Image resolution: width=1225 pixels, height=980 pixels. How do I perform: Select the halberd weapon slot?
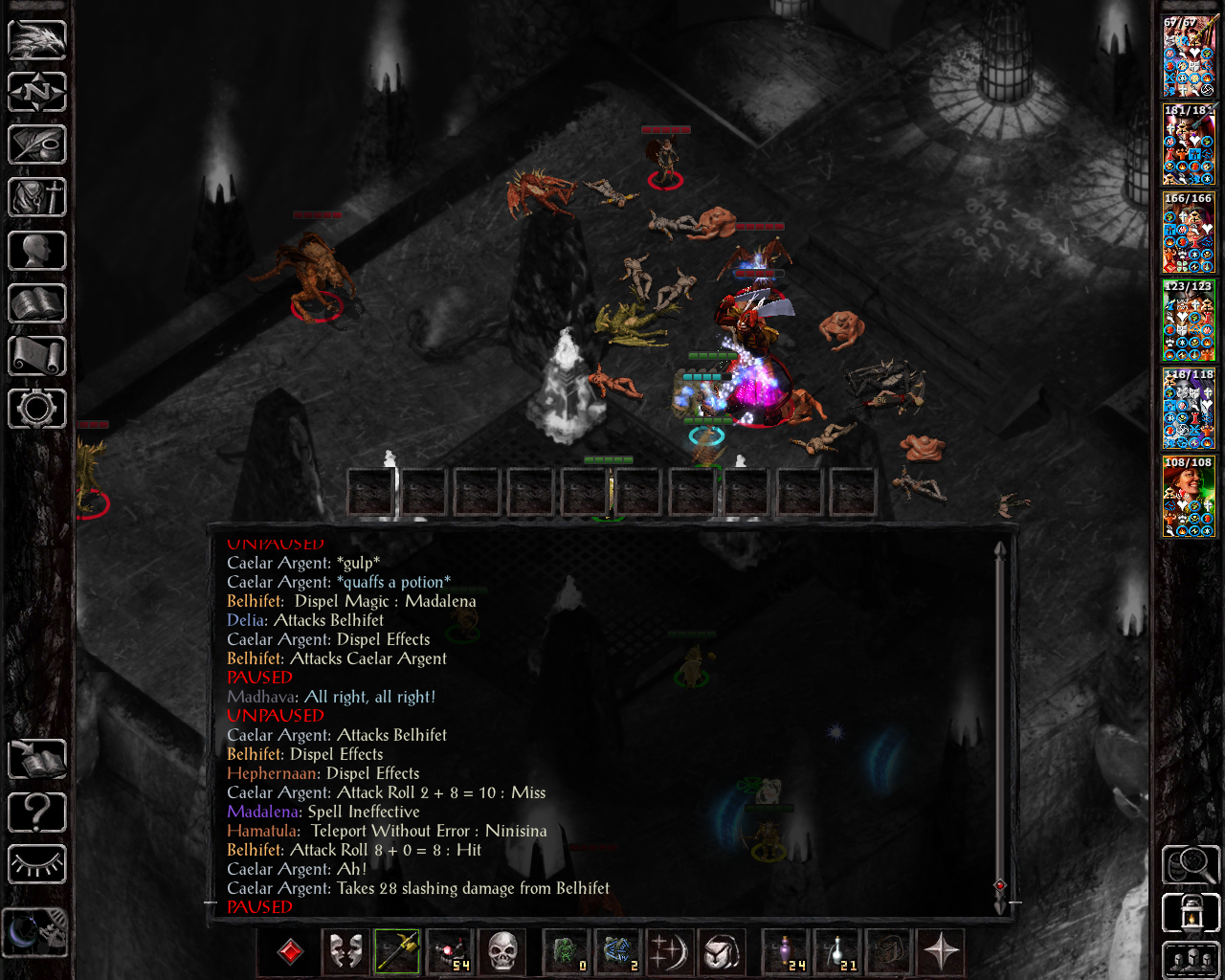pos(398,952)
